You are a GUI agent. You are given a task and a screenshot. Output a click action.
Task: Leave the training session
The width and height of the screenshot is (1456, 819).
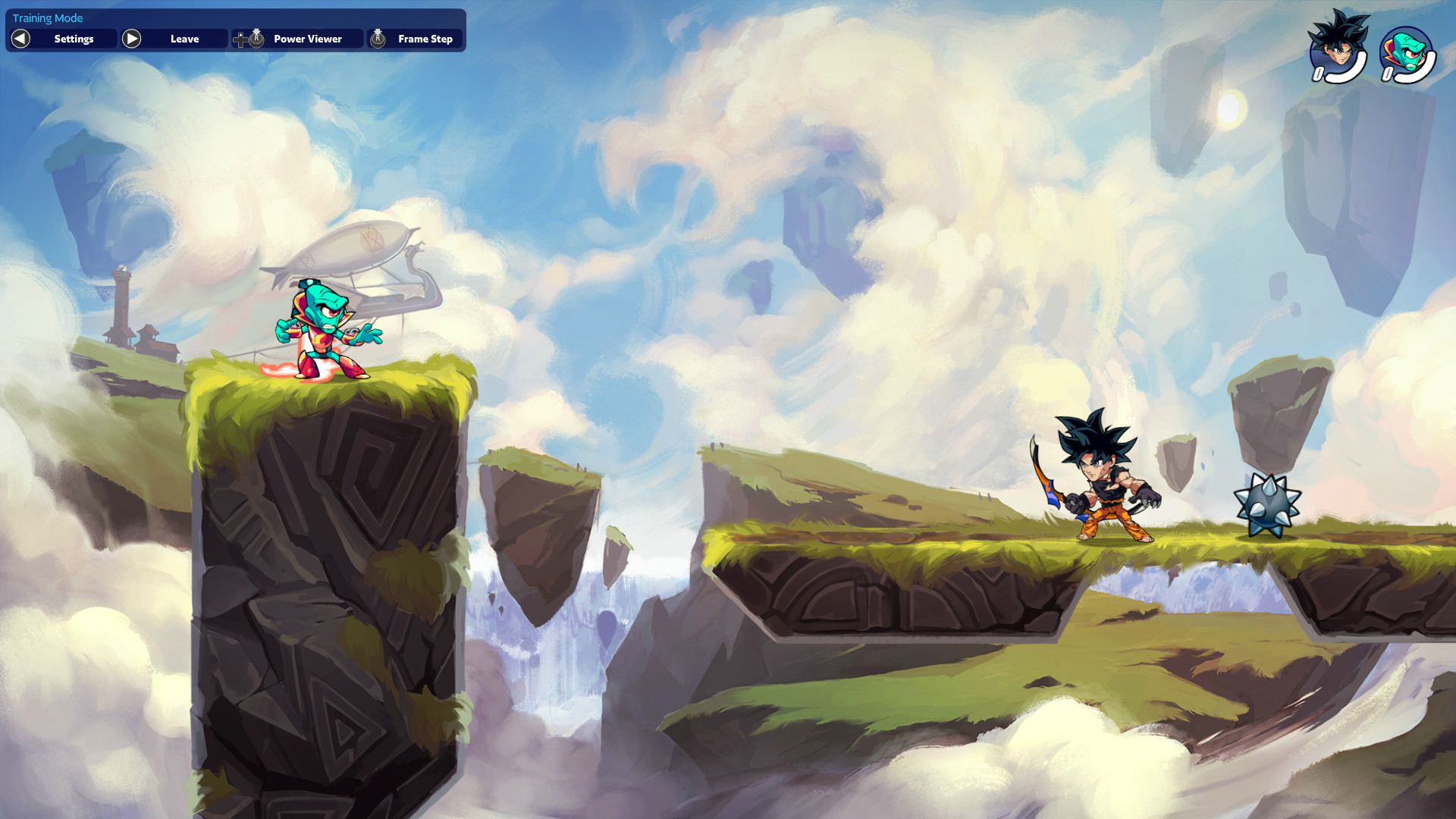(x=185, y=39)
